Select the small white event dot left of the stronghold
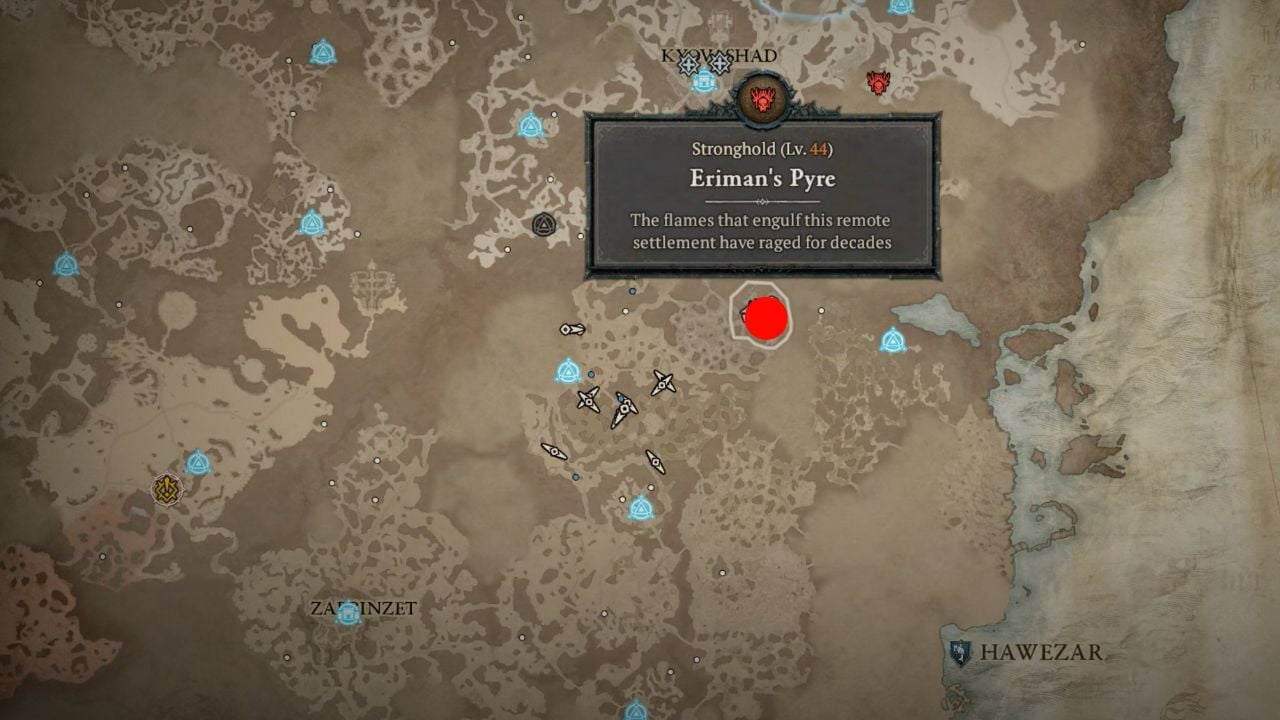Image resolution: width=1280 pixels, height=720 pixels. click(626, 312)
